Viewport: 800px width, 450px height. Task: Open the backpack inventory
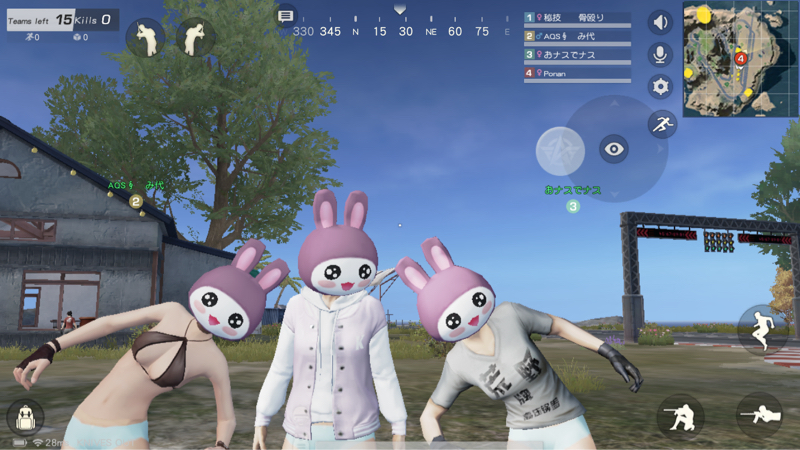coord(24,418)
